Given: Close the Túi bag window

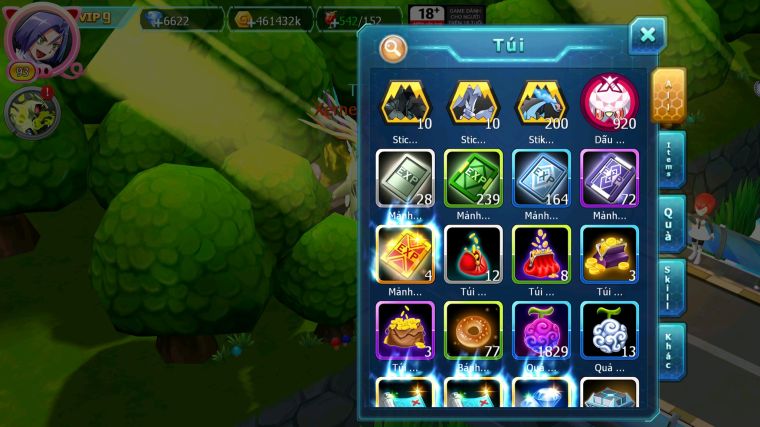Looking at the screenshot, I should 647,36.
